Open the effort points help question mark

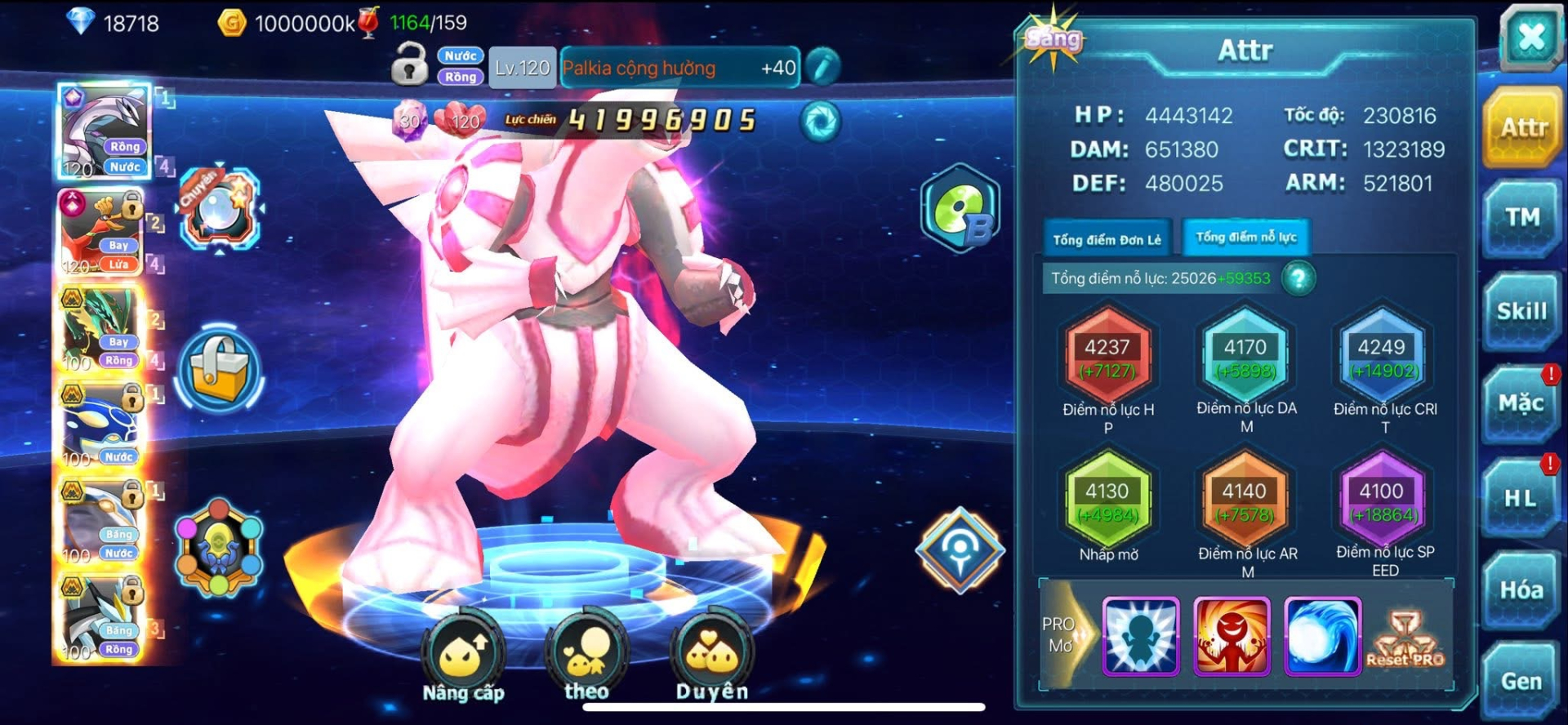(x=1298, y=278)
